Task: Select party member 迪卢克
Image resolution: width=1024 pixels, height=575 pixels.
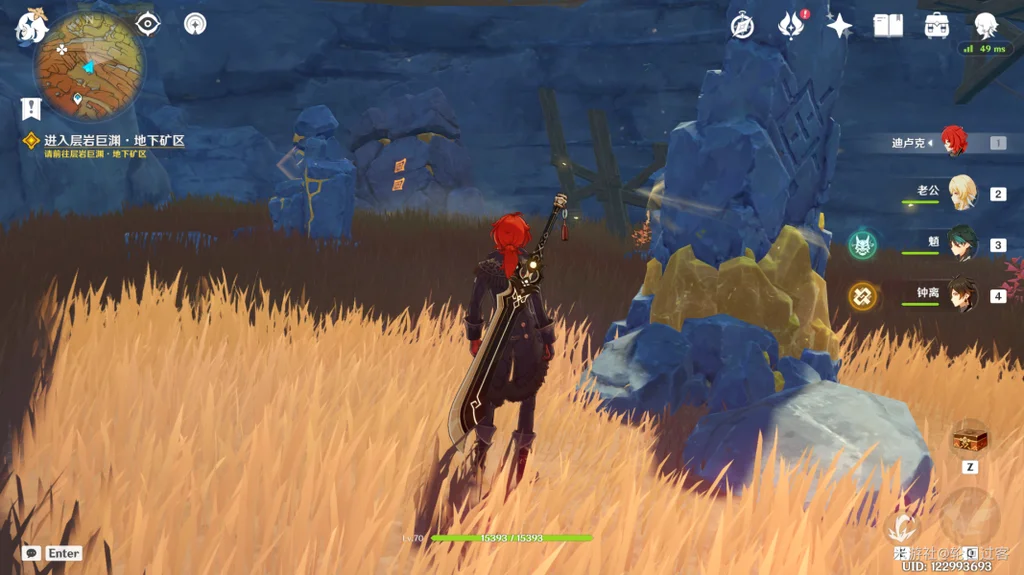Action: tap(953, 142)
